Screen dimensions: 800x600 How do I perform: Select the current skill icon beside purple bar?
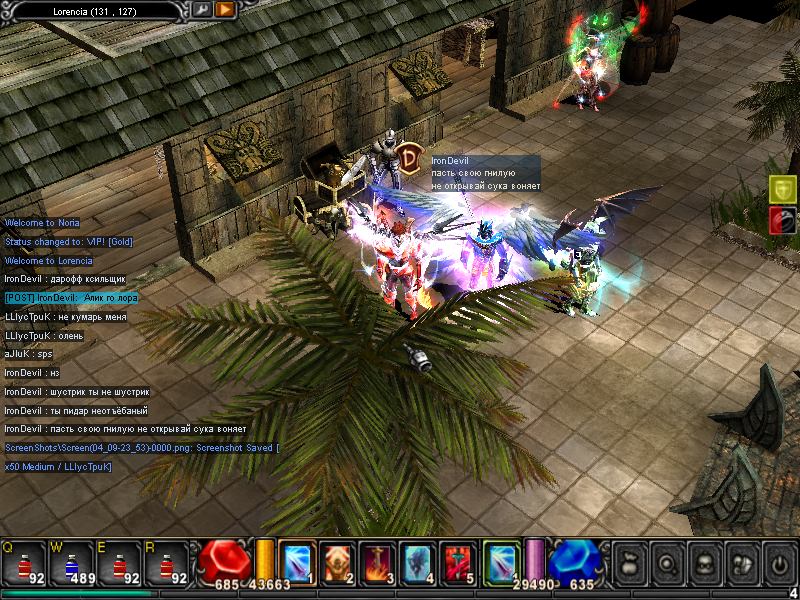point(502,561)
